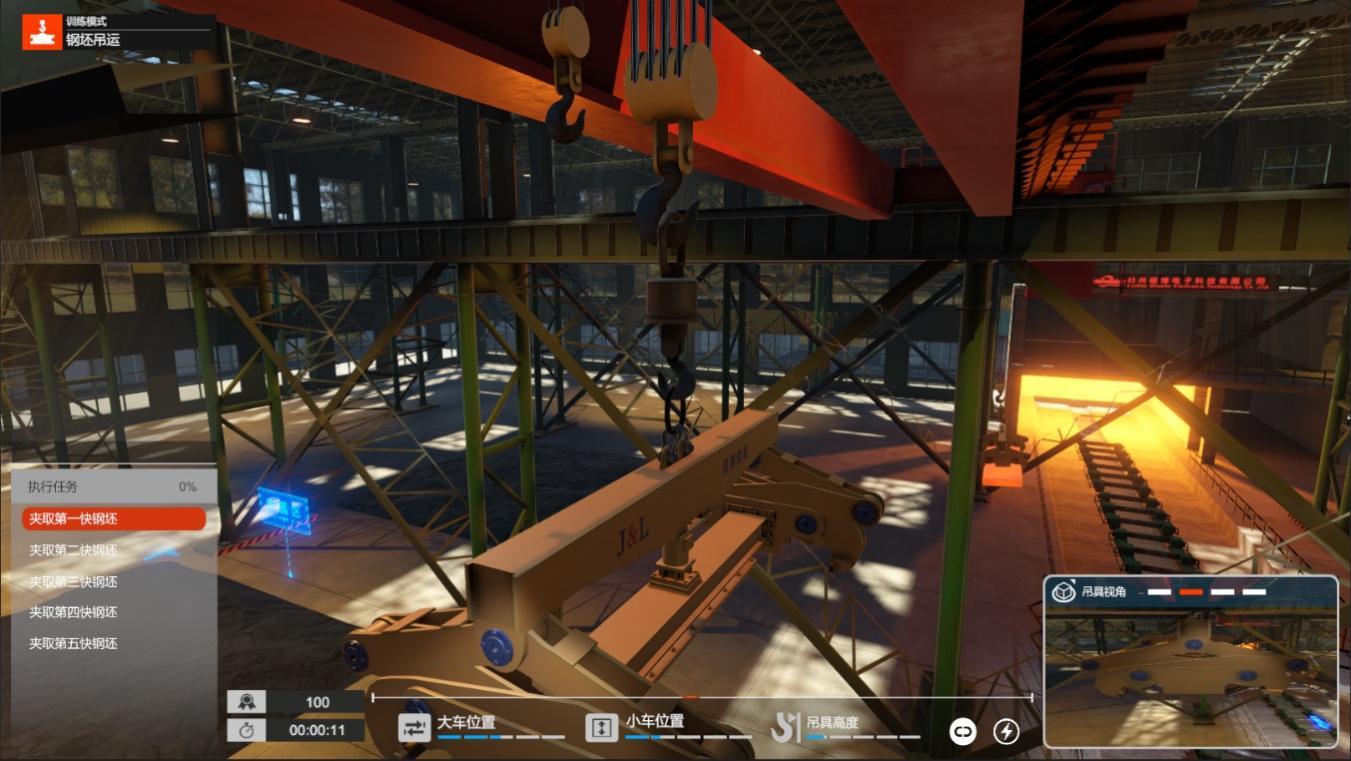Choose the fifth billet task 夹取第五快钢坯

coord(73,643)
